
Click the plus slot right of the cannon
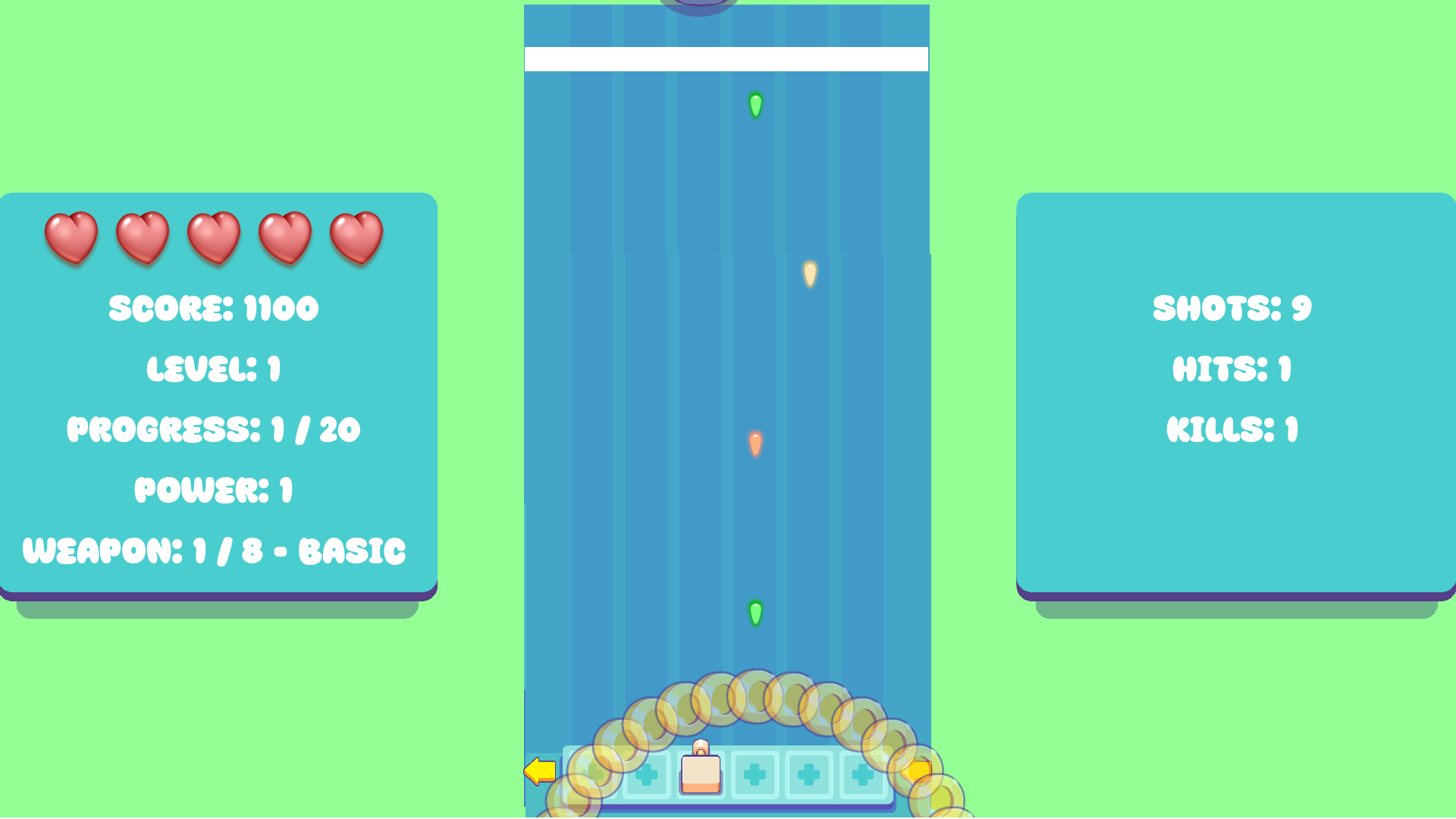[x=755, y=773]
